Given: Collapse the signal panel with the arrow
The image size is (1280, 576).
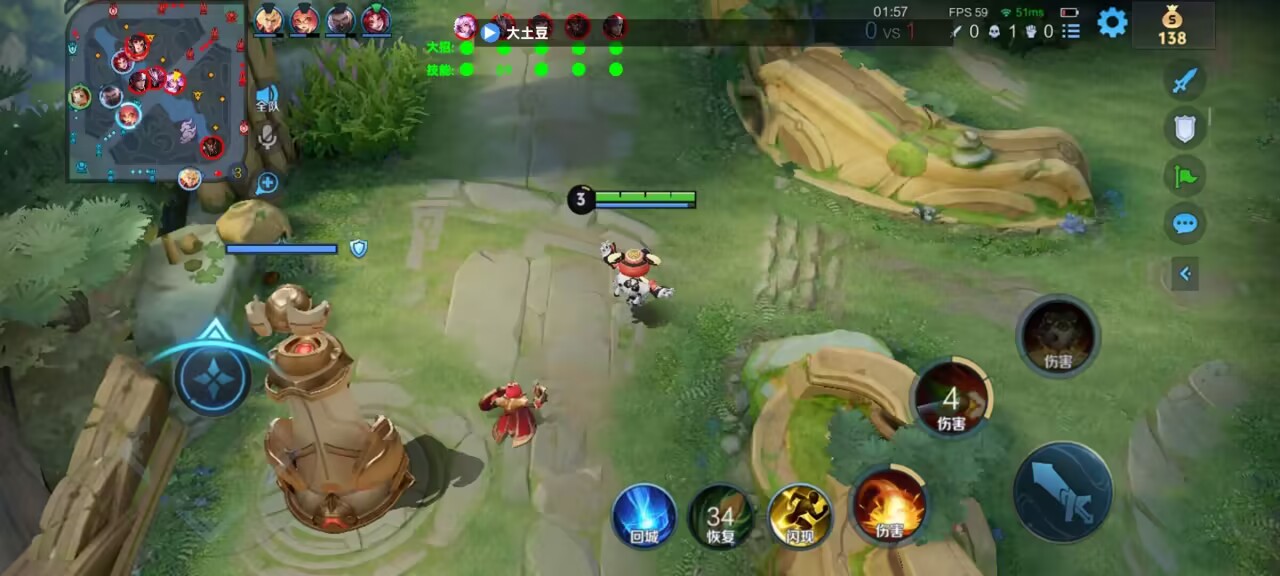Looking at the screenshot, I should 1185,273.
